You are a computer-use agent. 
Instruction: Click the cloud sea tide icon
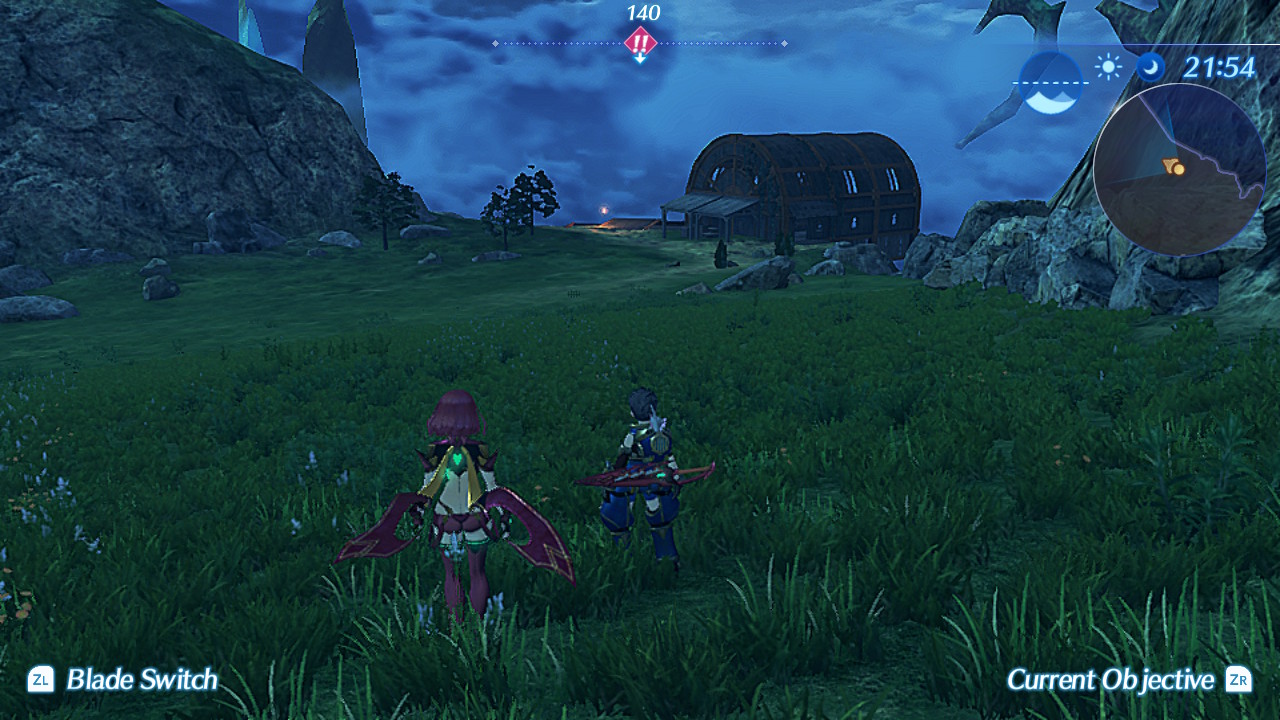point(1050,82)
